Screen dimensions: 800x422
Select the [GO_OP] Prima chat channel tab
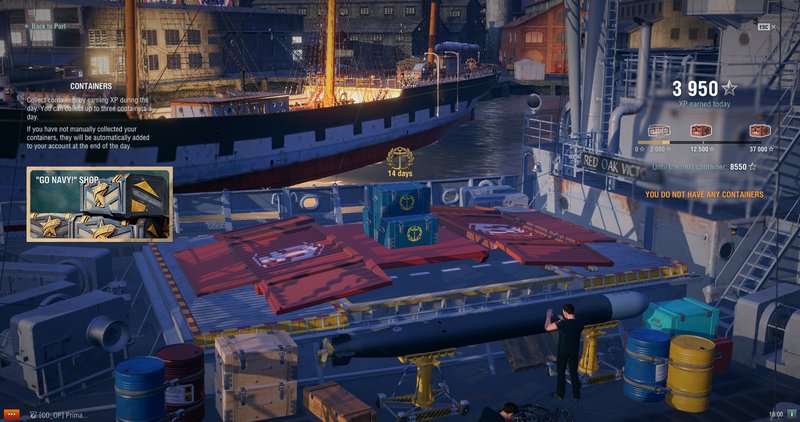click(57, 414)
